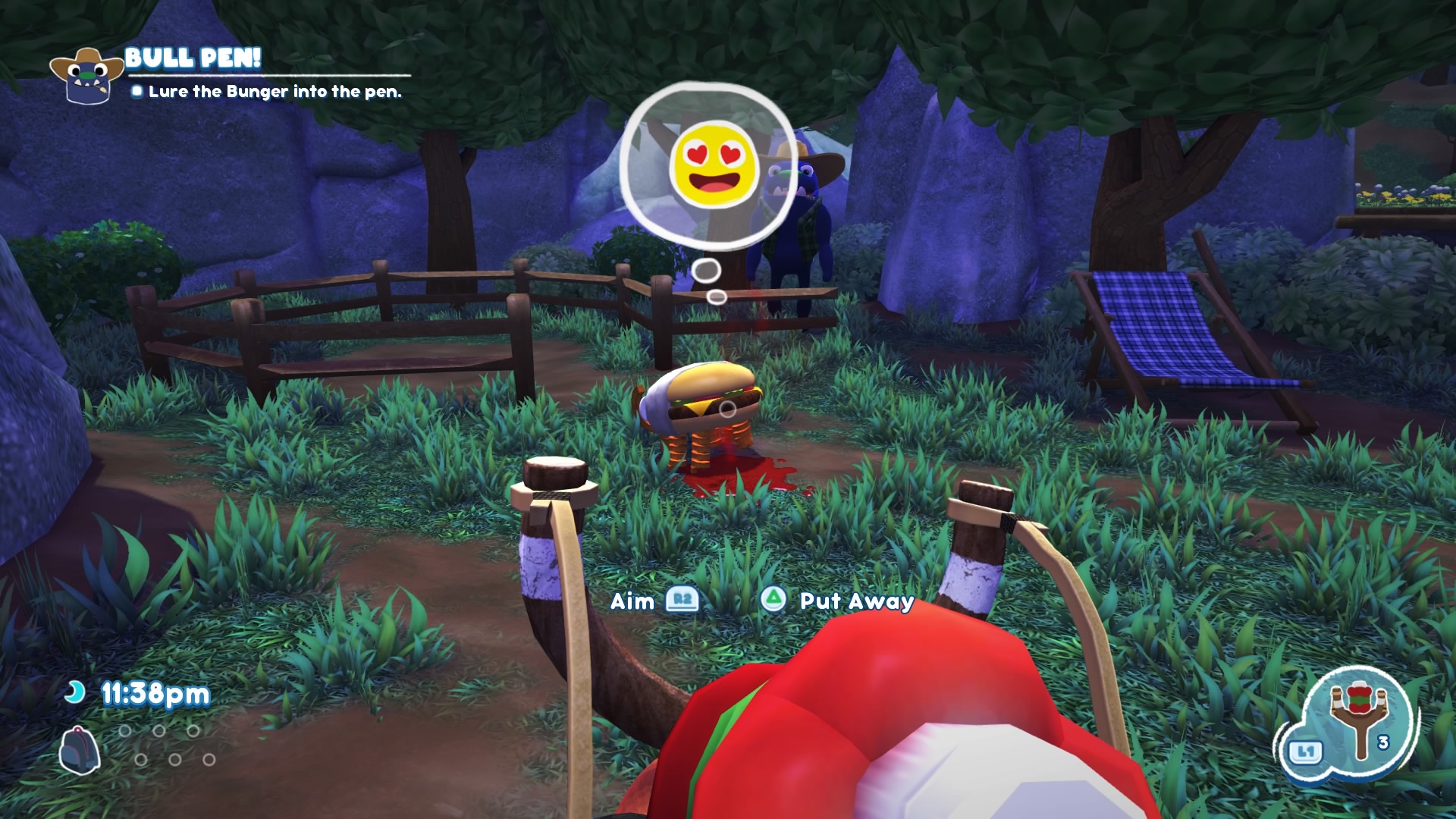Select the slingshot tool wheel icon
The height and width of the screenshot is (819, 1456).
(1359, 719)
